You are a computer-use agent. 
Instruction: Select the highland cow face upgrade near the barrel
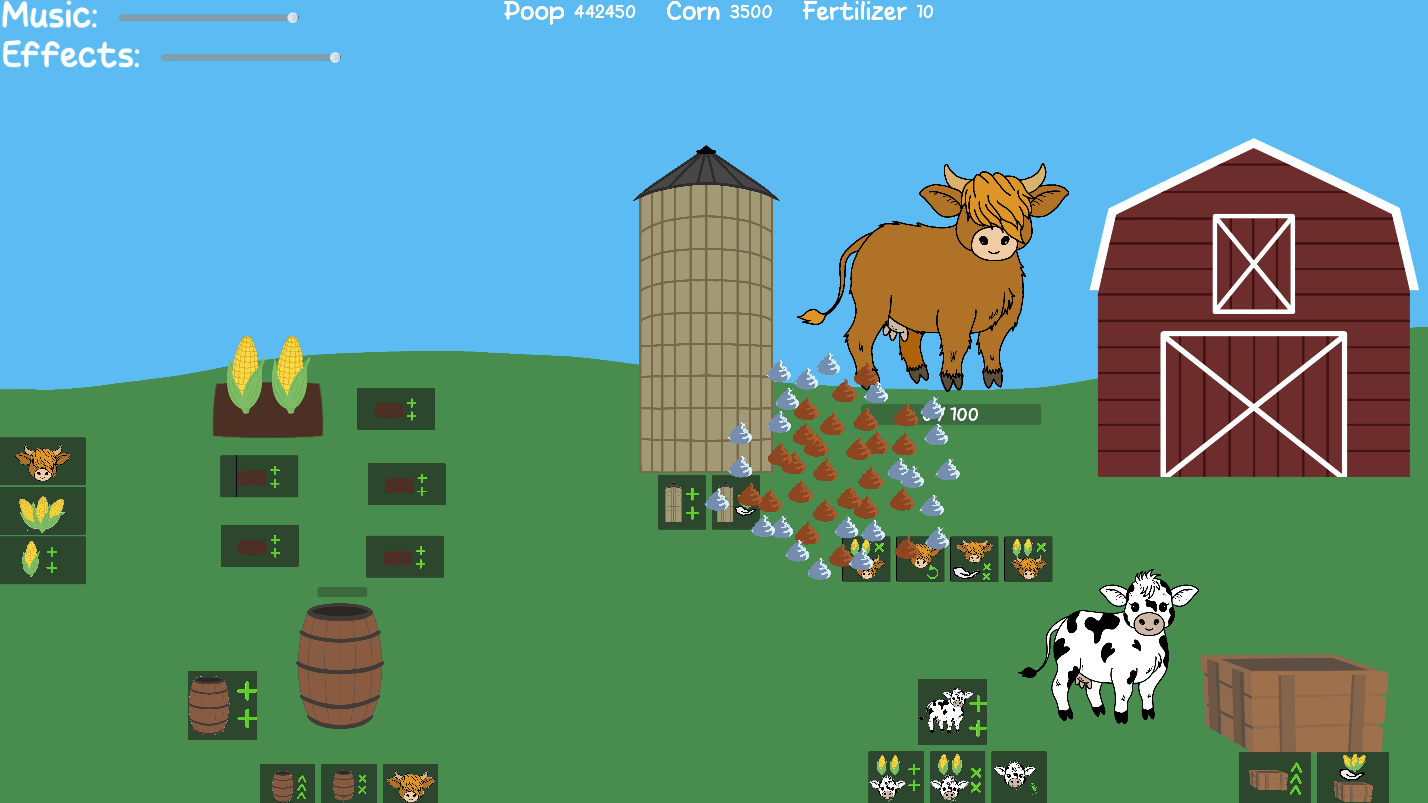pos(410,784)
